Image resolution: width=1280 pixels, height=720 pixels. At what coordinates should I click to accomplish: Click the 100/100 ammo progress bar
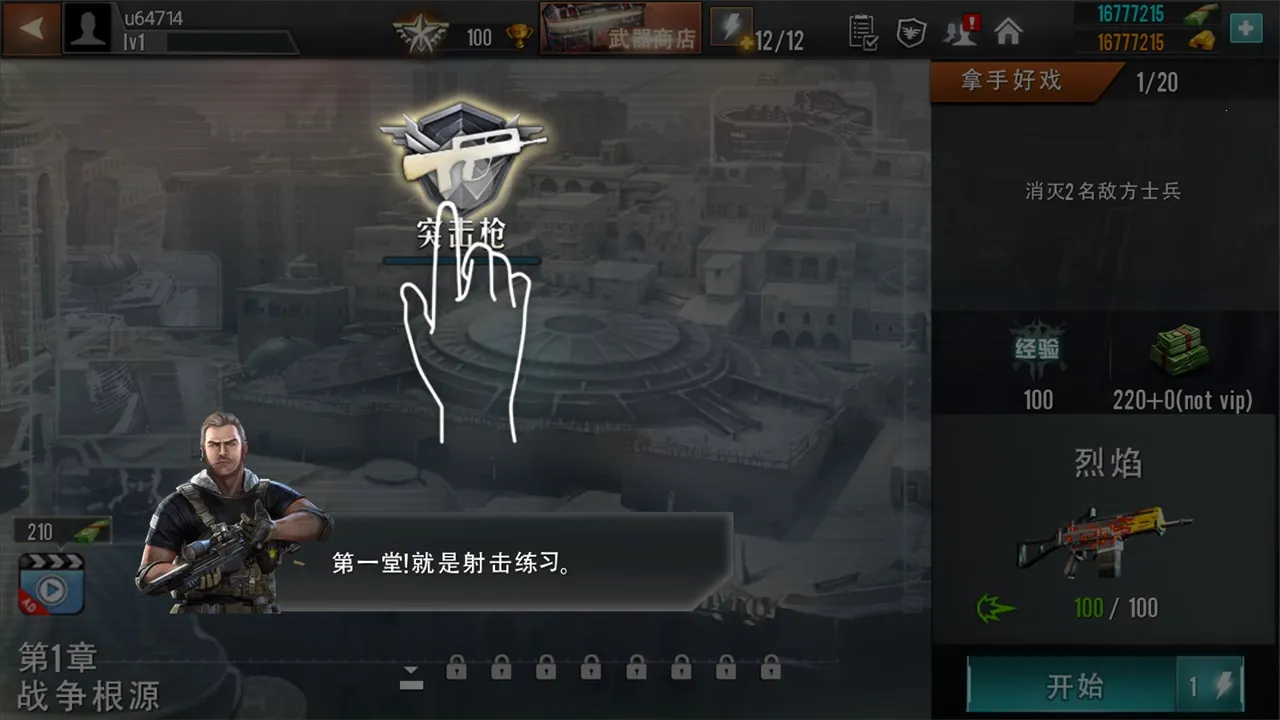(1116, 608)
